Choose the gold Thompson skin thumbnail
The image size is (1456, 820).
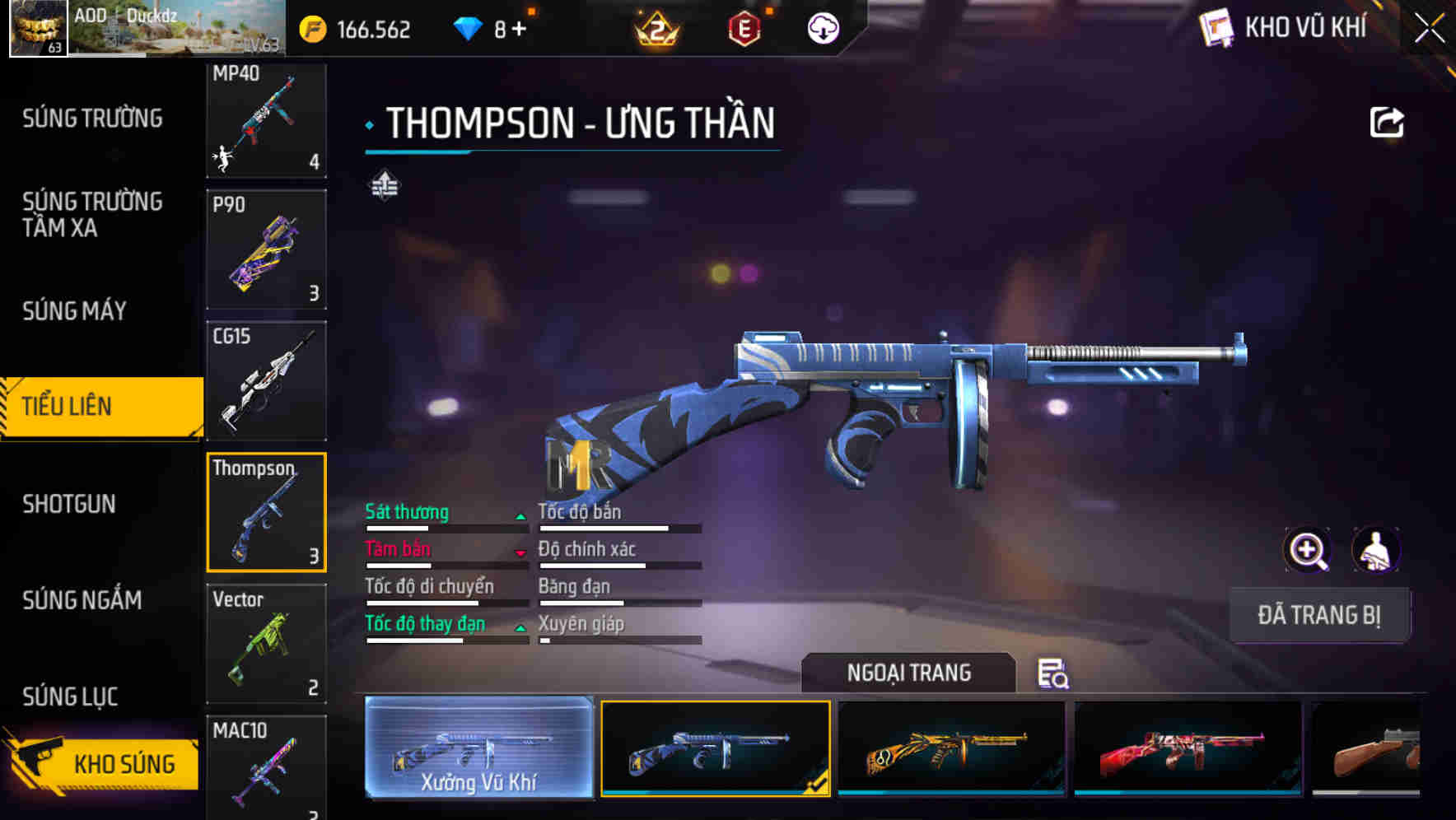952,749
